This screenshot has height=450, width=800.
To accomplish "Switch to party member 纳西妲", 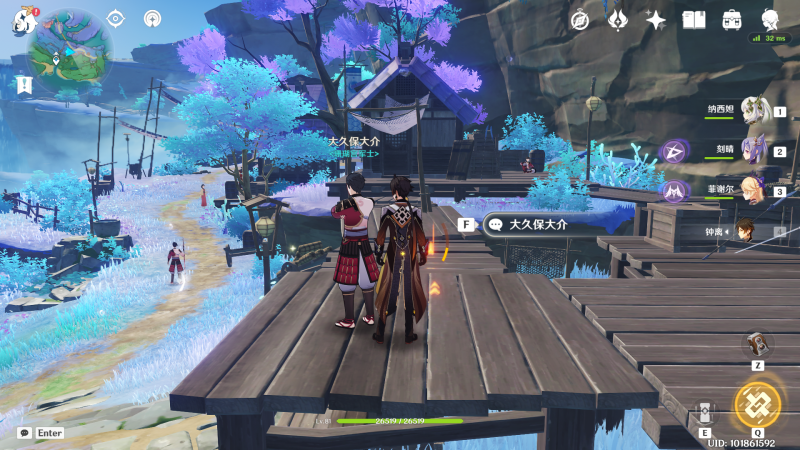I will 754,111.
